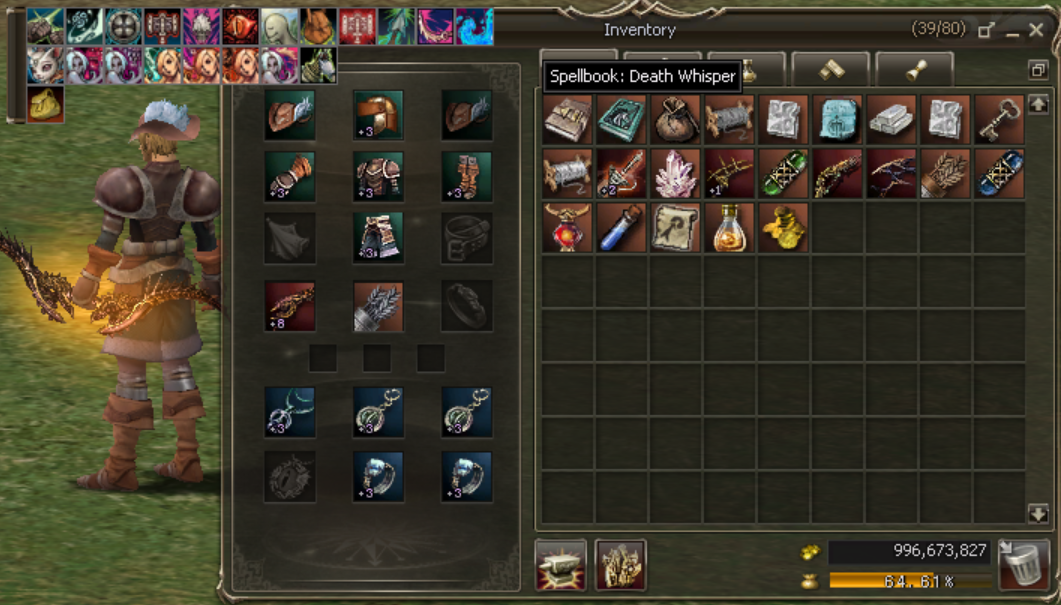
Task: Open the anvil crafting button
Action: coord(560,565)
